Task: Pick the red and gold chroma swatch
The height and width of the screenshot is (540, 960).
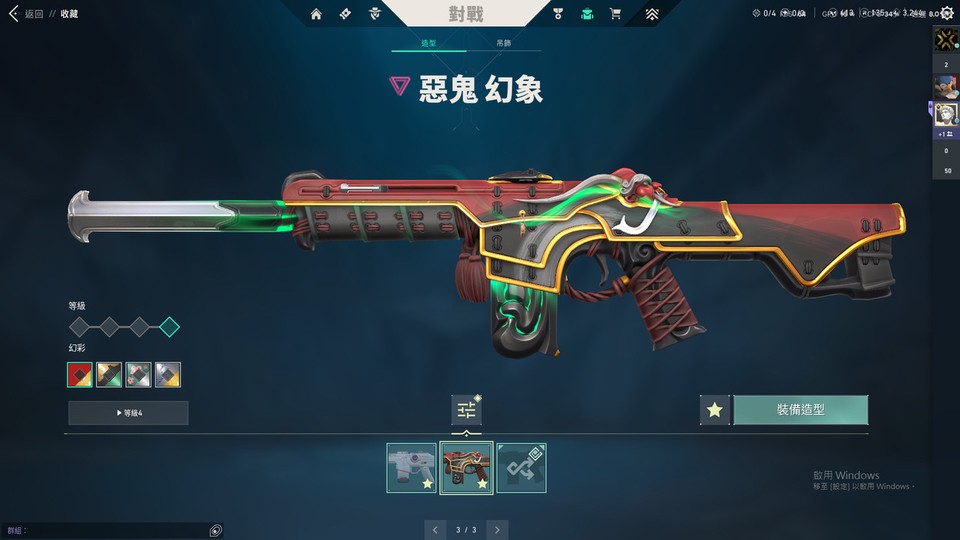Action: pos(80,375)
